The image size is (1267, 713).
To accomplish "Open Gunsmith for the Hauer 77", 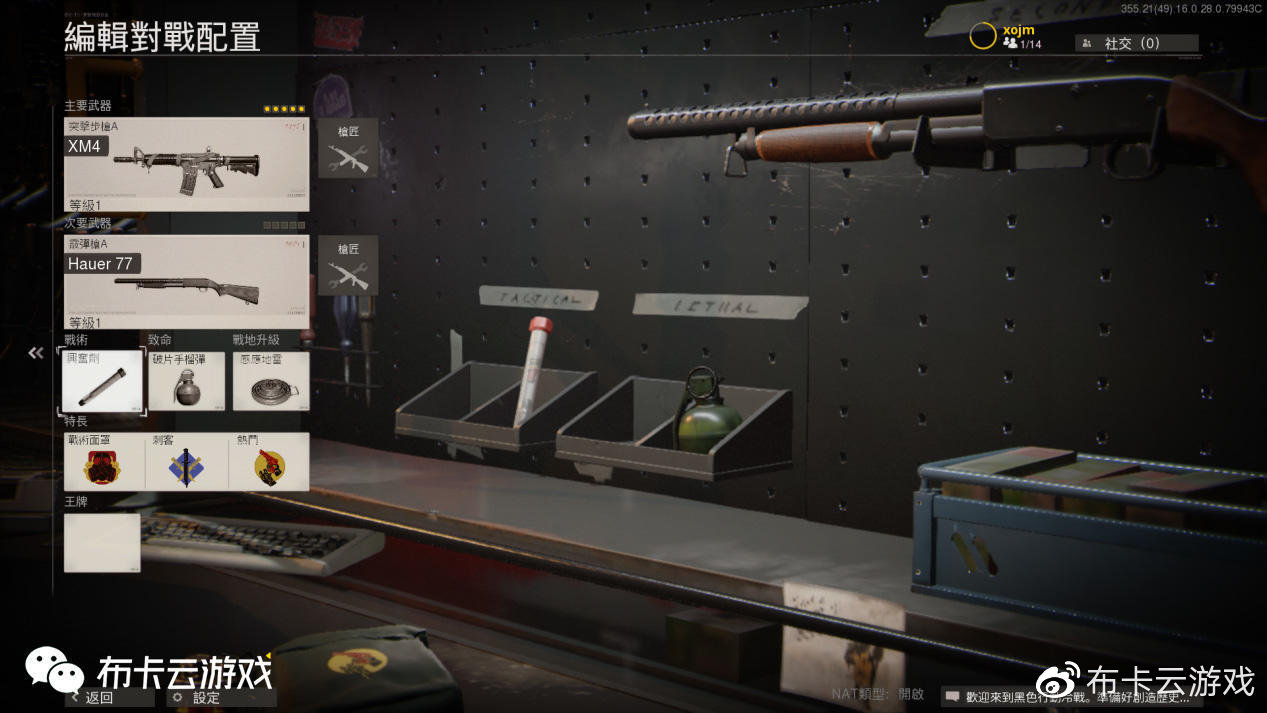I will (348, 265).
